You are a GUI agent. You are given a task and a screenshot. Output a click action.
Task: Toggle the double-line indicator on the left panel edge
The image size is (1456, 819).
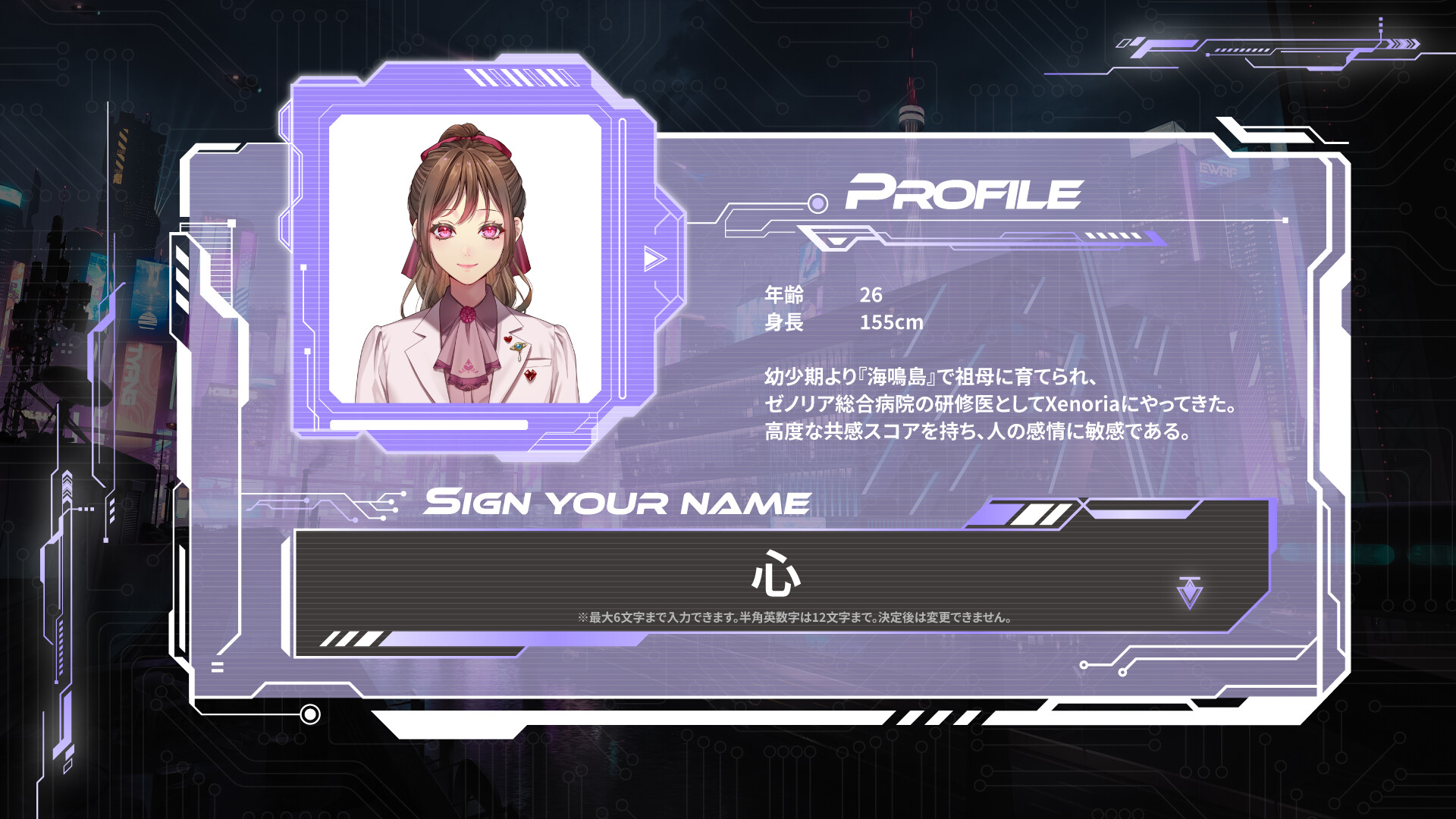coord(216,667)
